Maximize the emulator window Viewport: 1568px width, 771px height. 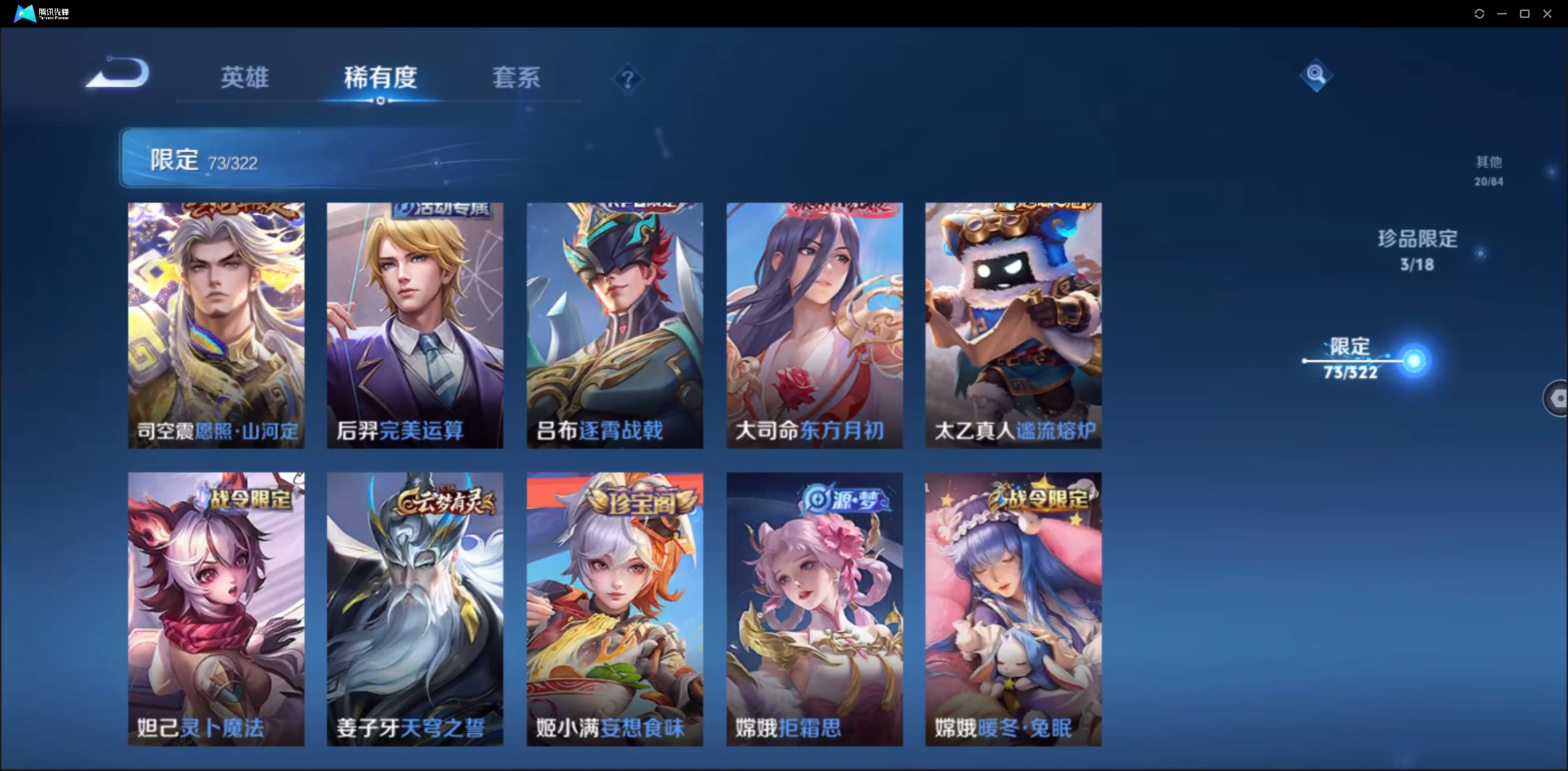click(x=1525, y=14)
